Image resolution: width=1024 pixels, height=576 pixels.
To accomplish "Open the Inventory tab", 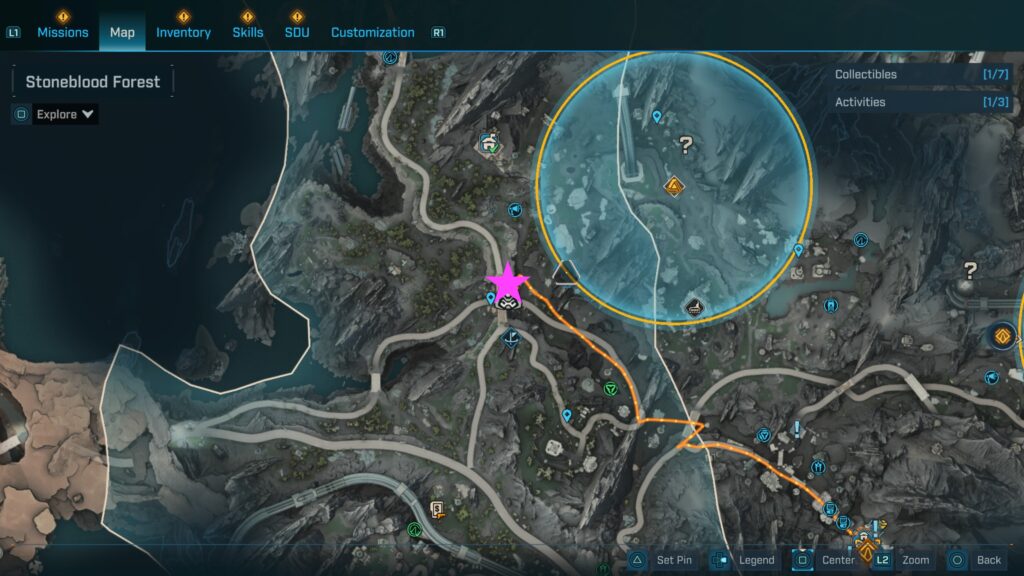I will tap(183, 32).
